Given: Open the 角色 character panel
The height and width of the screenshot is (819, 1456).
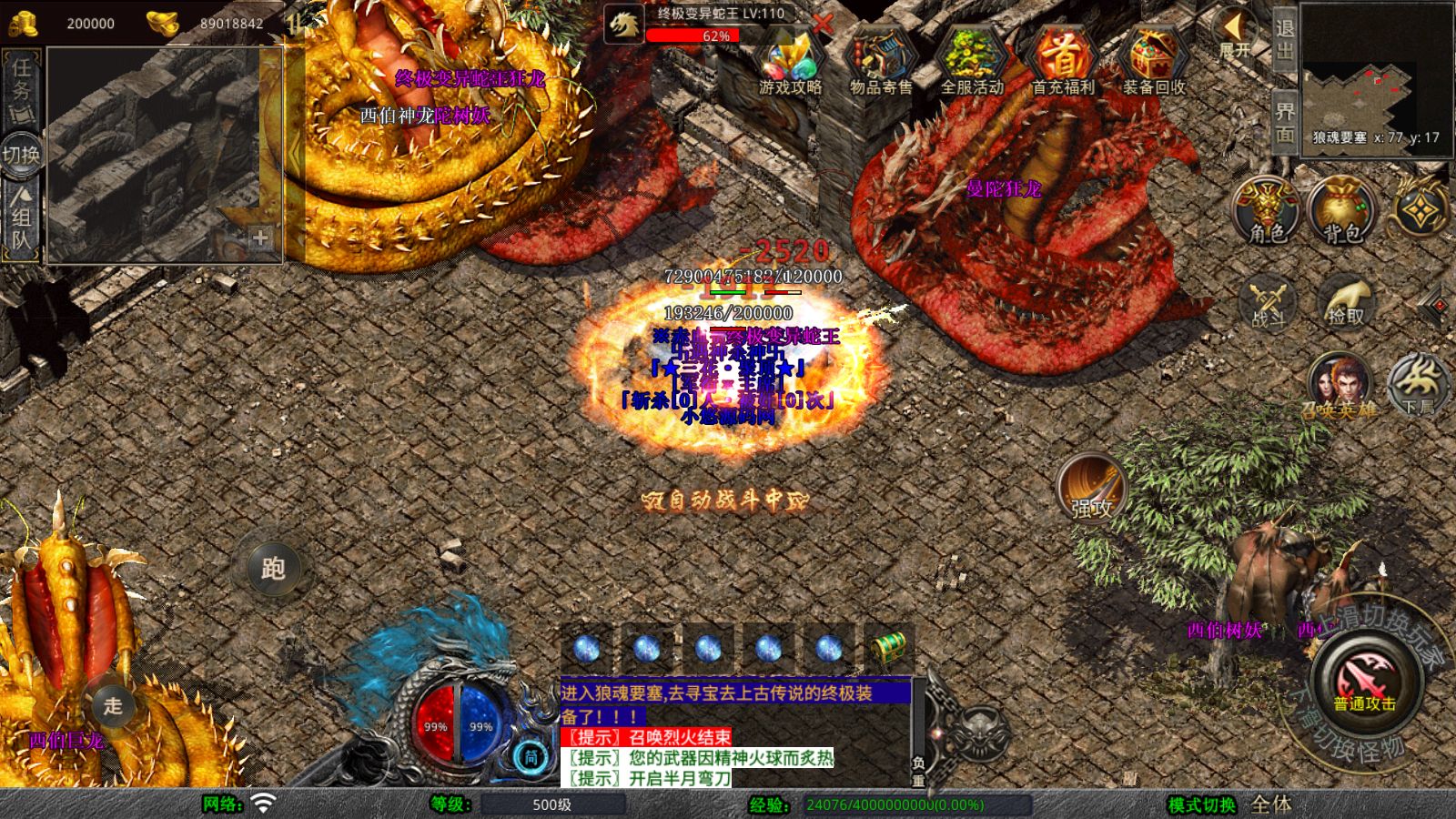Looking at the screenshot, I should 1267,211.
